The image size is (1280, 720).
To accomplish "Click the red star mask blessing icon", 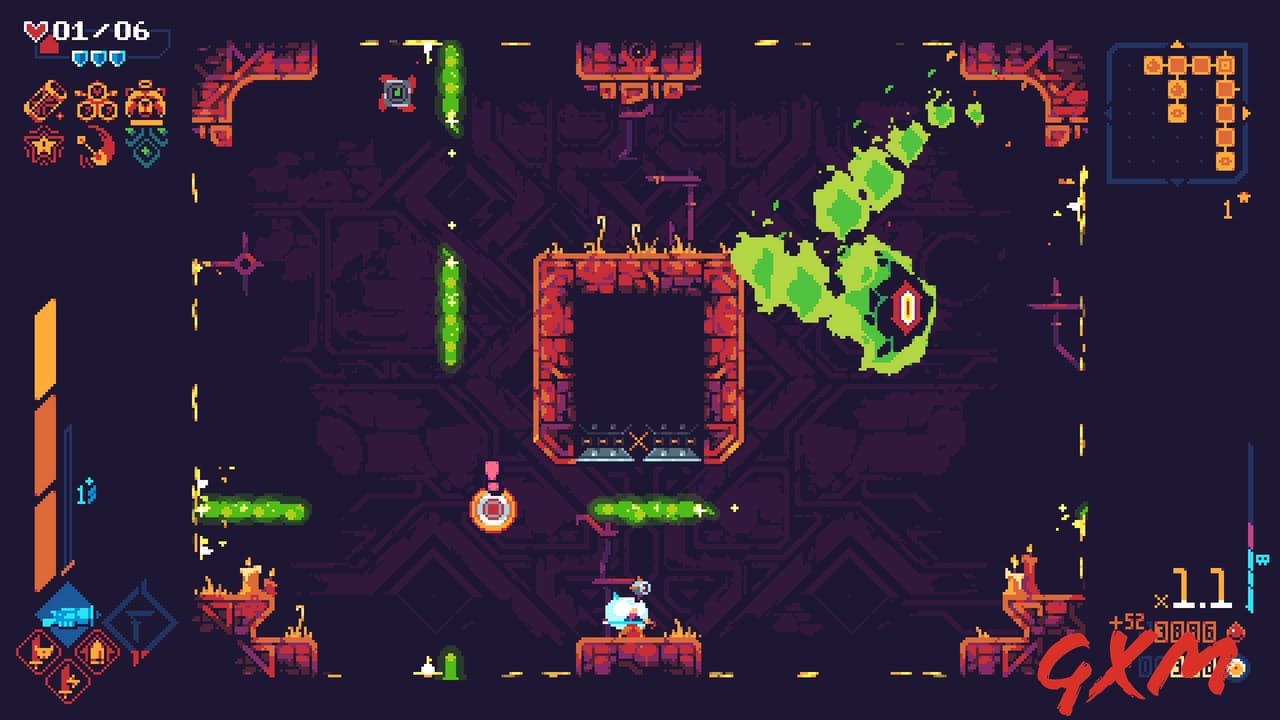I will point(42,145).
